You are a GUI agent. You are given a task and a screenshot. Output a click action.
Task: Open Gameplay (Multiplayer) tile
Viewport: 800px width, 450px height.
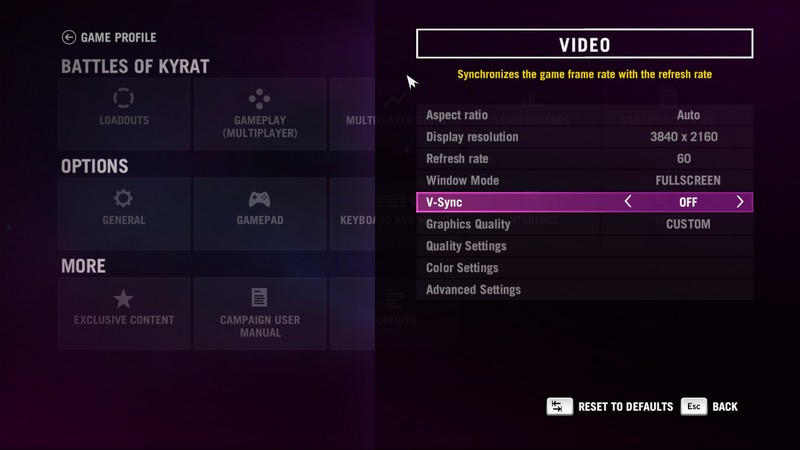point(259,113)
